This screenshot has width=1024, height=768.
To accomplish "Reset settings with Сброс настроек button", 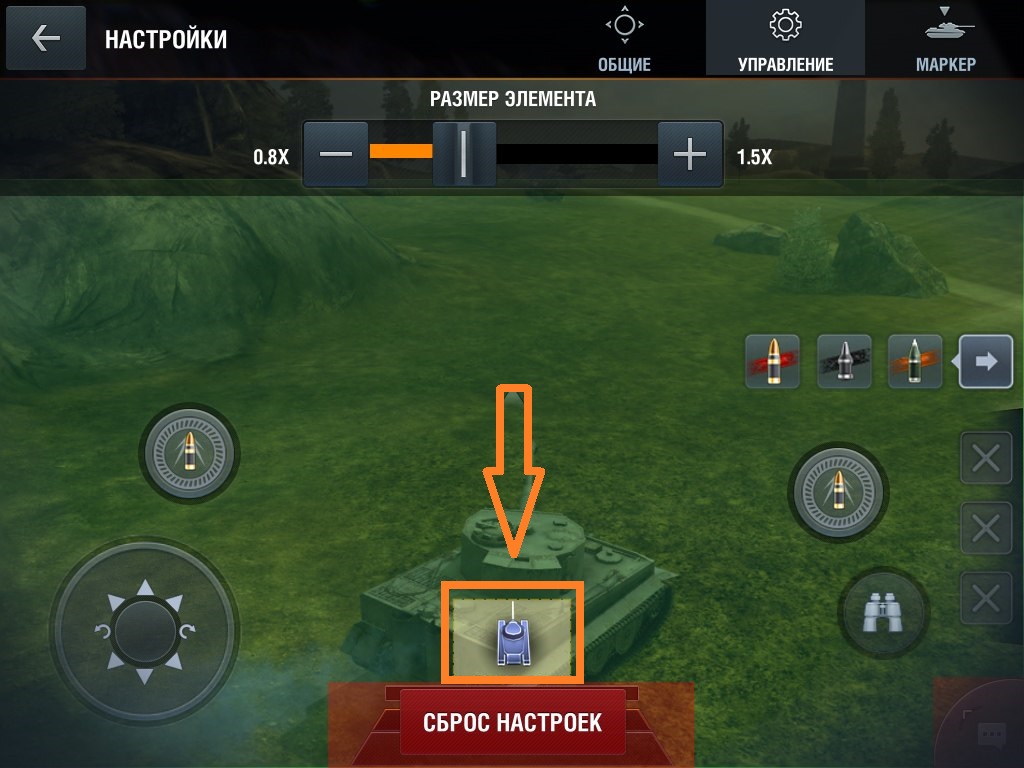I will (512, 721).
